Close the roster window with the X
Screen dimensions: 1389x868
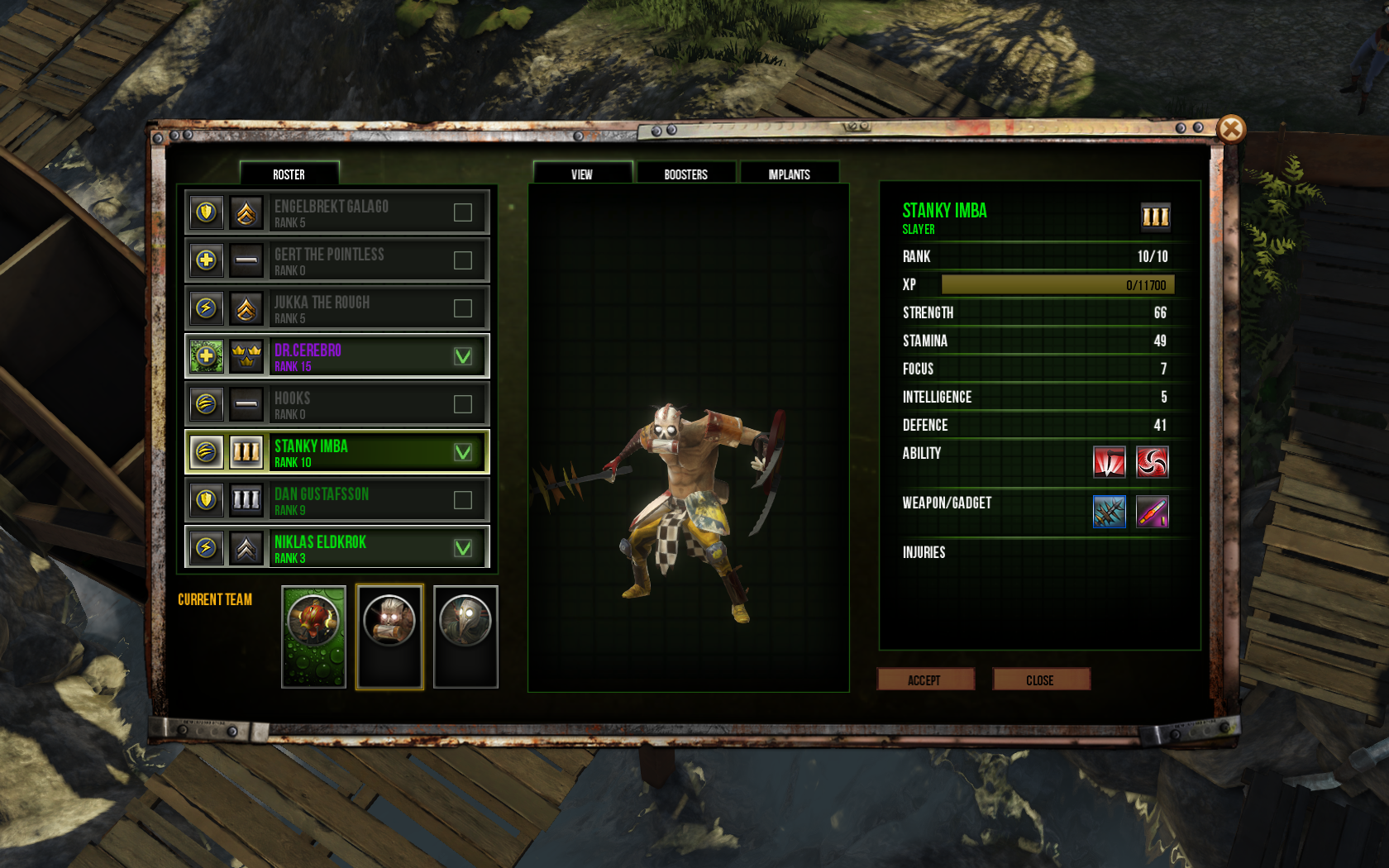click(x=1230, y=129)
